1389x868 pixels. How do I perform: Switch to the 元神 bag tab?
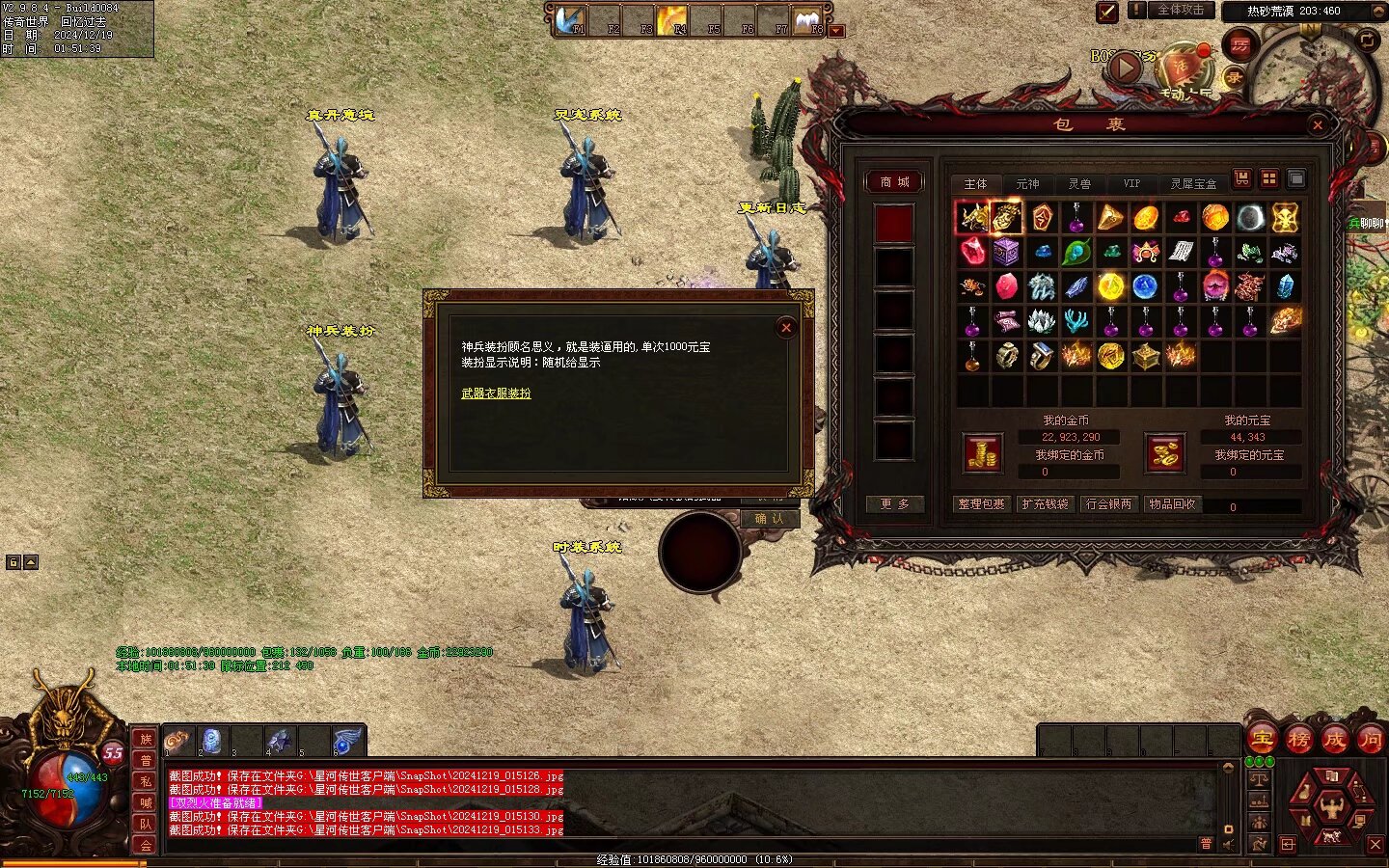coord(1027,183)
